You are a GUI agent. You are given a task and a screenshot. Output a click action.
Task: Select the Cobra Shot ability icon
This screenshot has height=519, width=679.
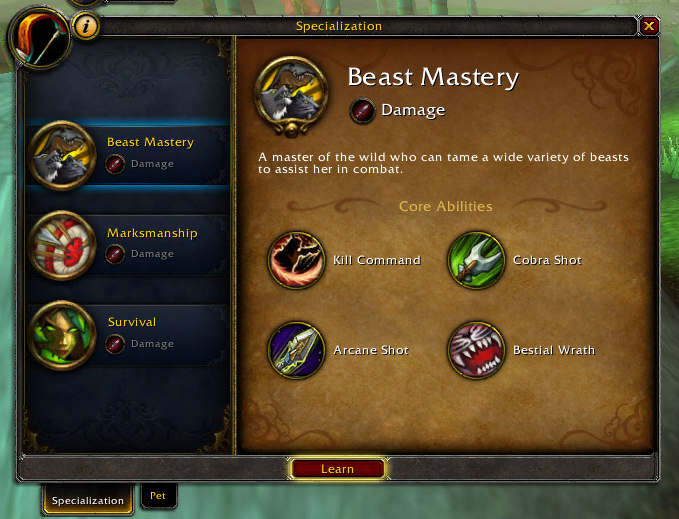tap(476, 260)
